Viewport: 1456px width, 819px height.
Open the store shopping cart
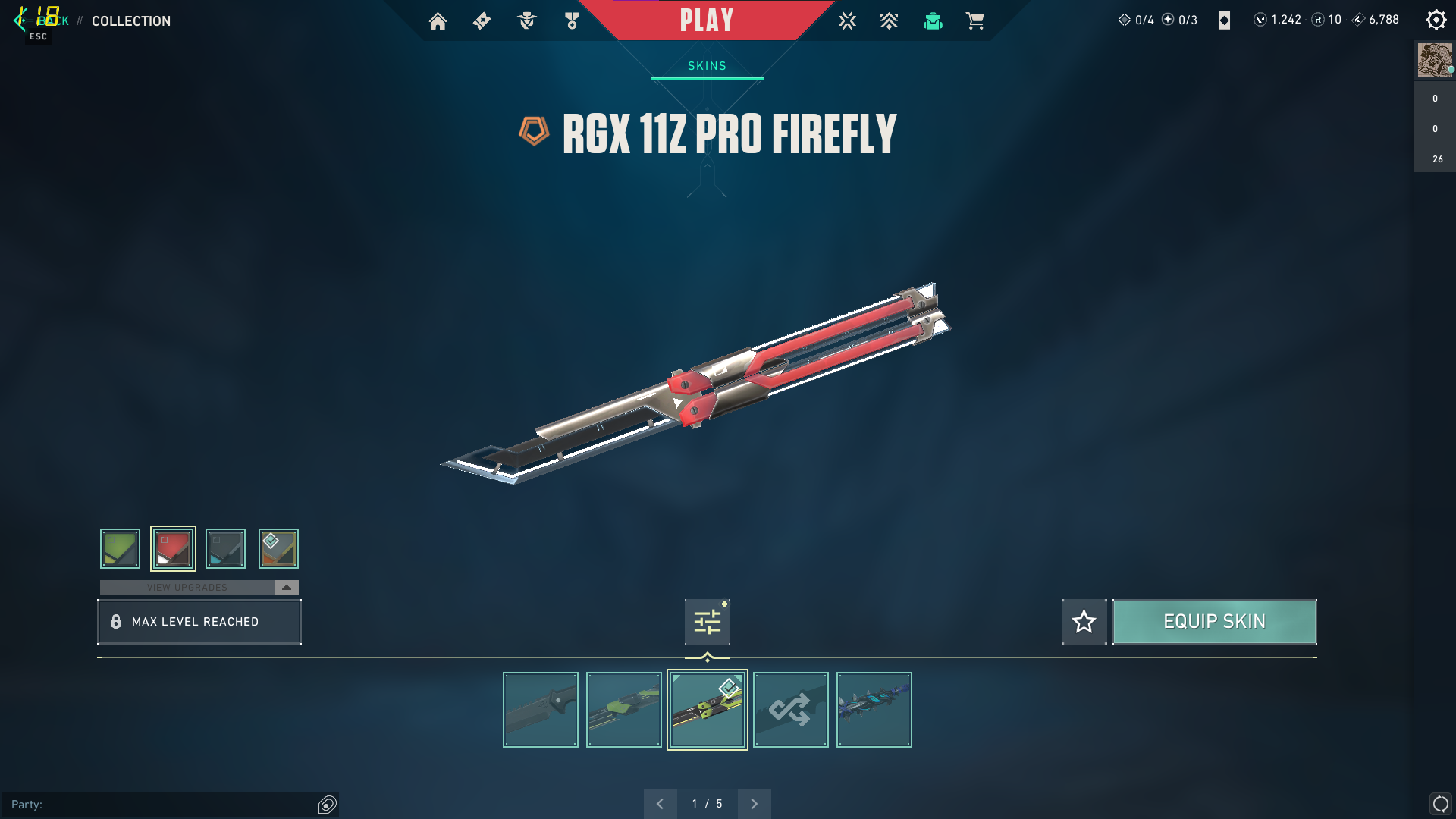975,21
